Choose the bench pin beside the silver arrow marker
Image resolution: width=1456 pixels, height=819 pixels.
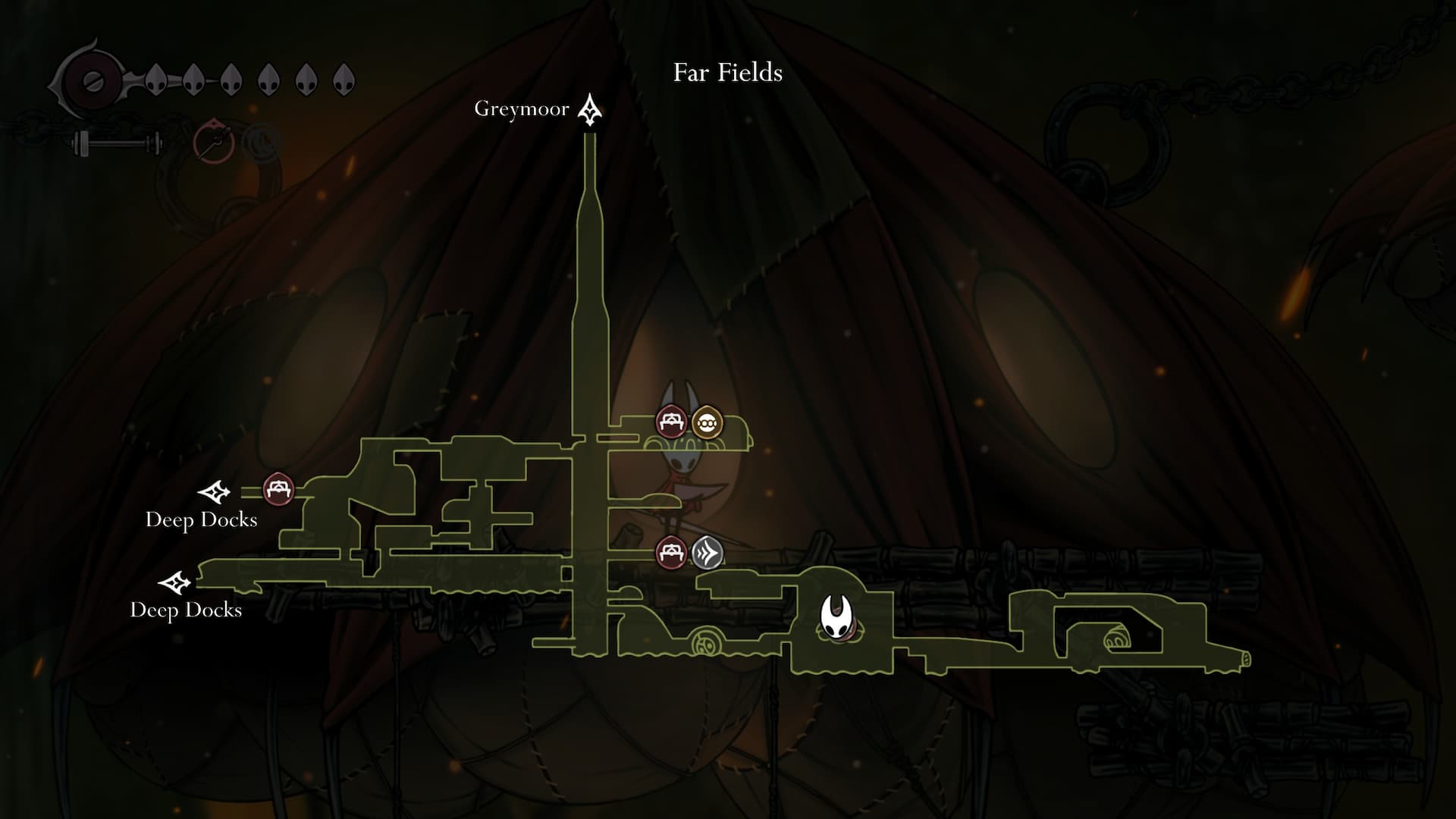[671, 553]
